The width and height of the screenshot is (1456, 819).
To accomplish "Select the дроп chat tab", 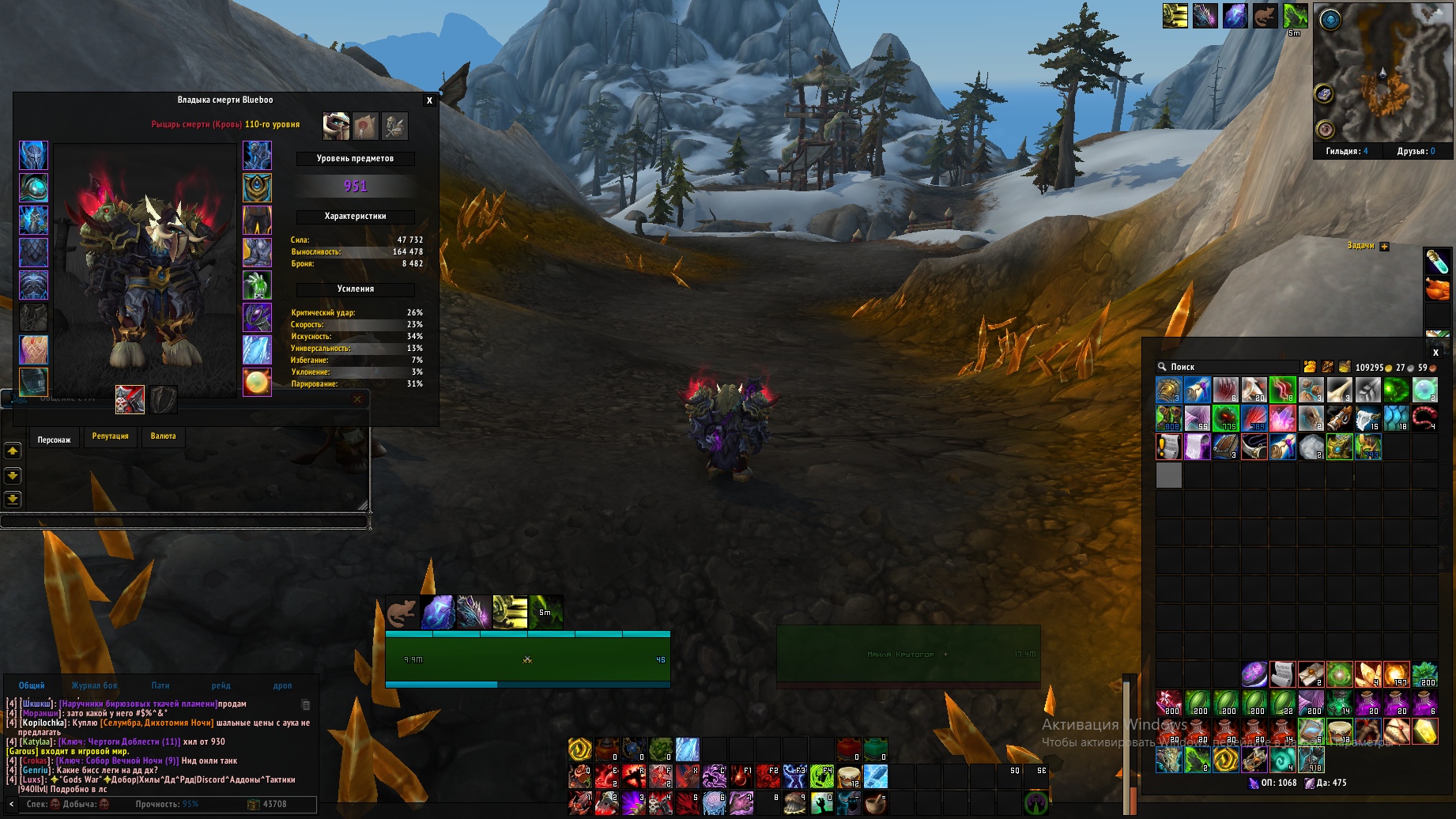I will pos(282,685).
